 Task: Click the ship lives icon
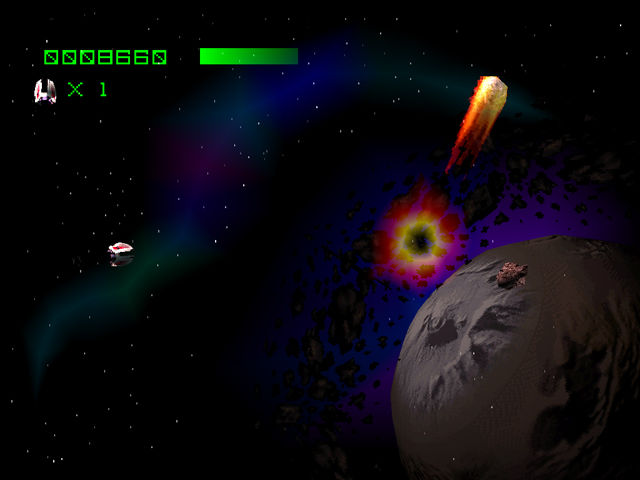pyautogui.click(x=45, y=91)
